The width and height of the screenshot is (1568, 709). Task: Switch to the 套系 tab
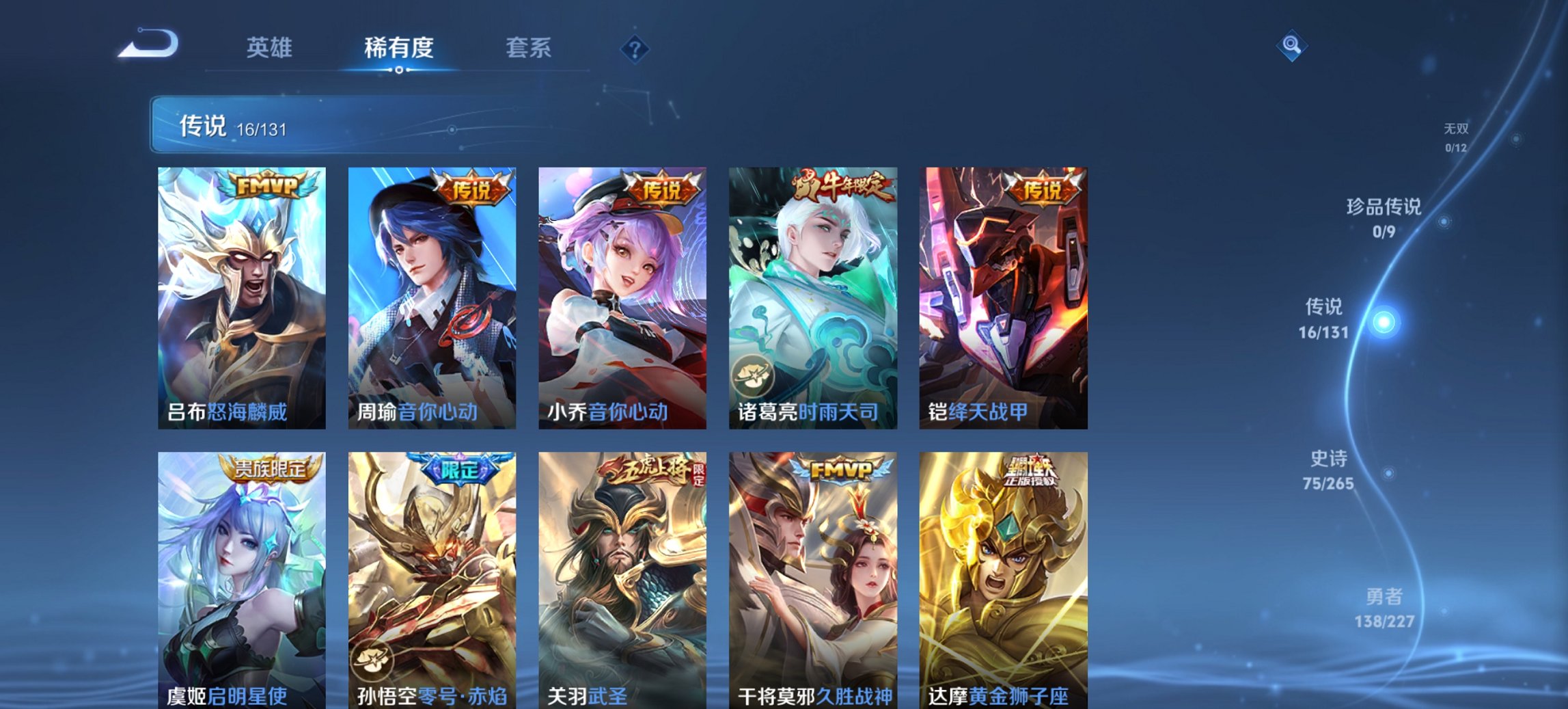(529, 48)
